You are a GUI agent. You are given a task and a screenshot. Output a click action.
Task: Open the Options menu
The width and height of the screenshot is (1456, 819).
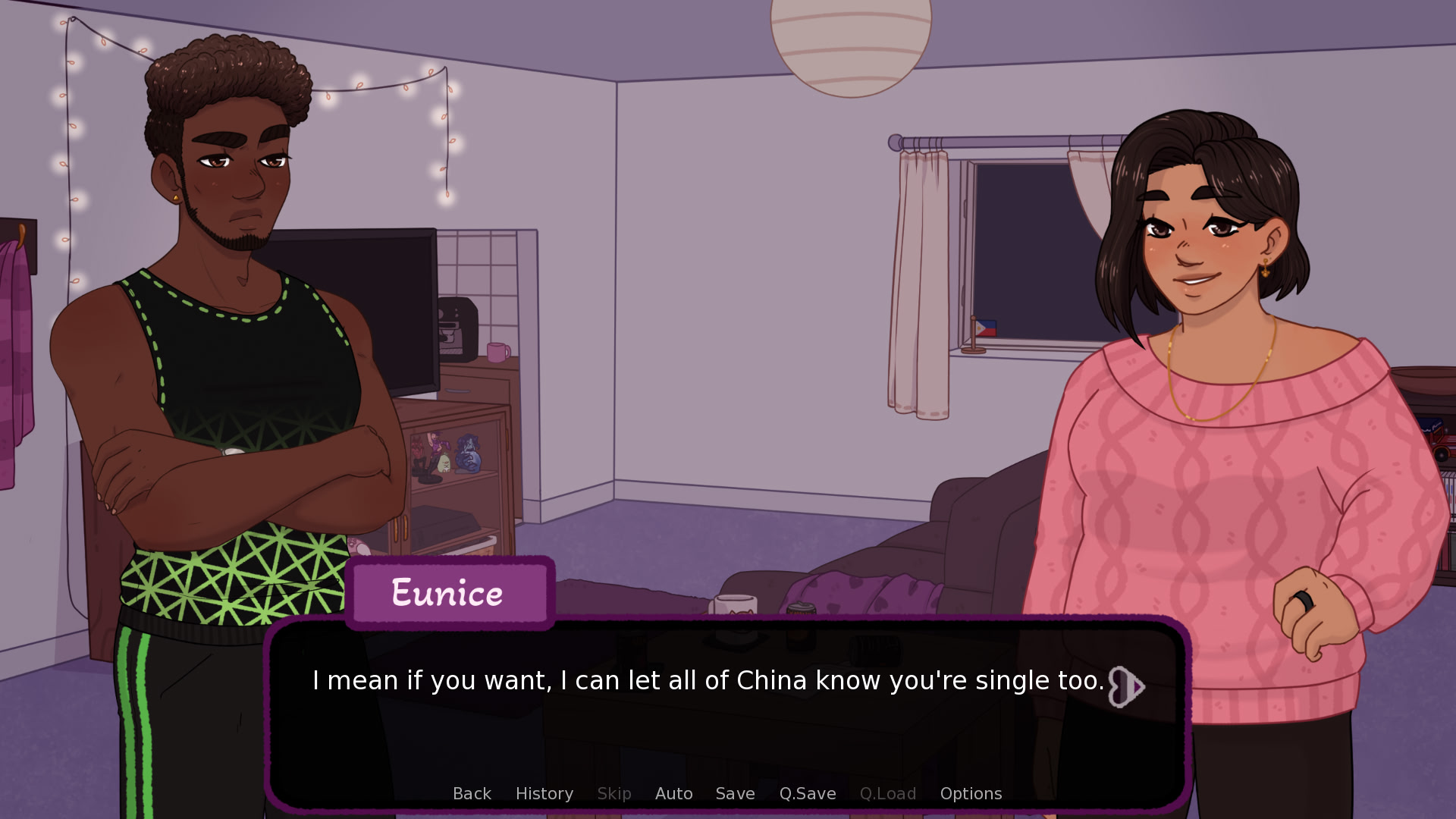(x=971, y=793)
